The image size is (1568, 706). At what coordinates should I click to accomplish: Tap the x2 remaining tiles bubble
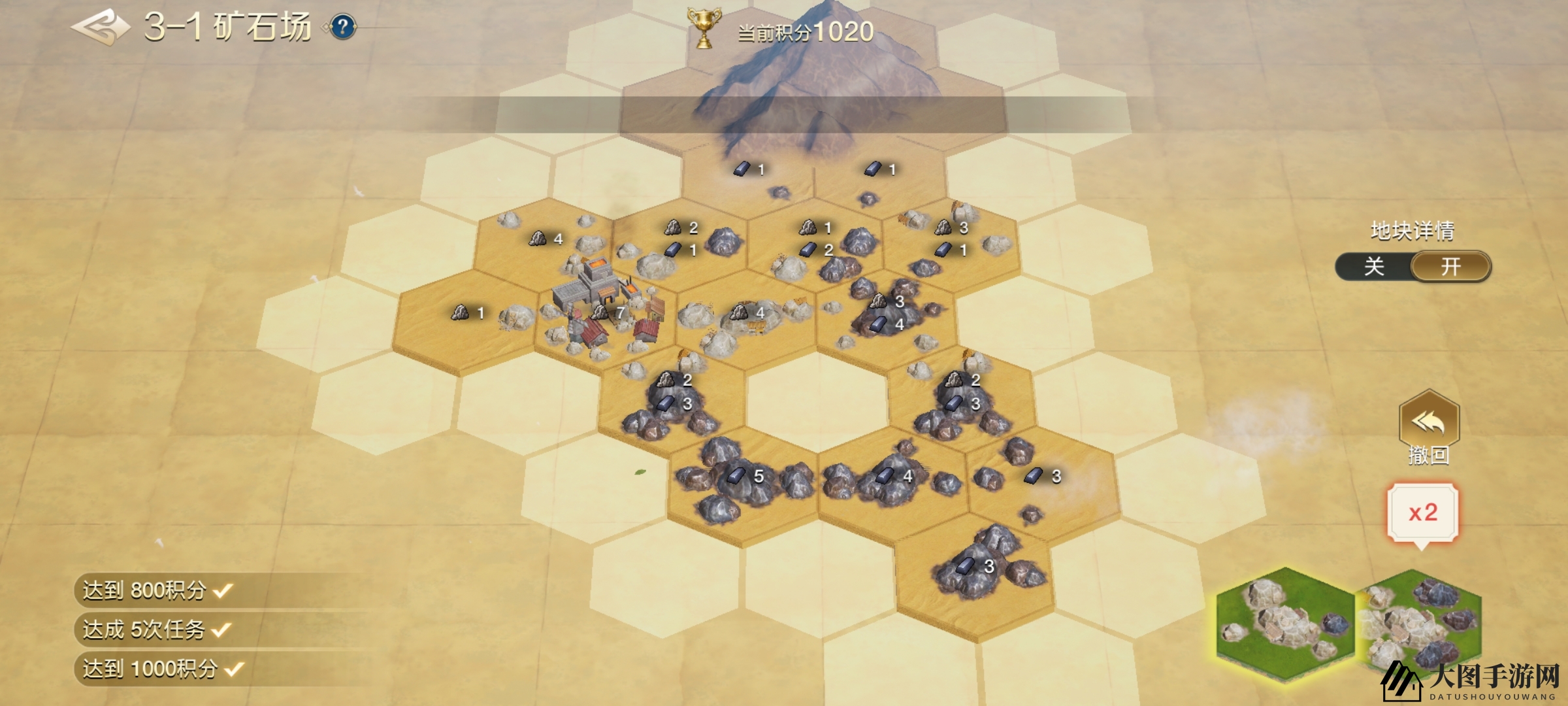[x=1422, y=513]
